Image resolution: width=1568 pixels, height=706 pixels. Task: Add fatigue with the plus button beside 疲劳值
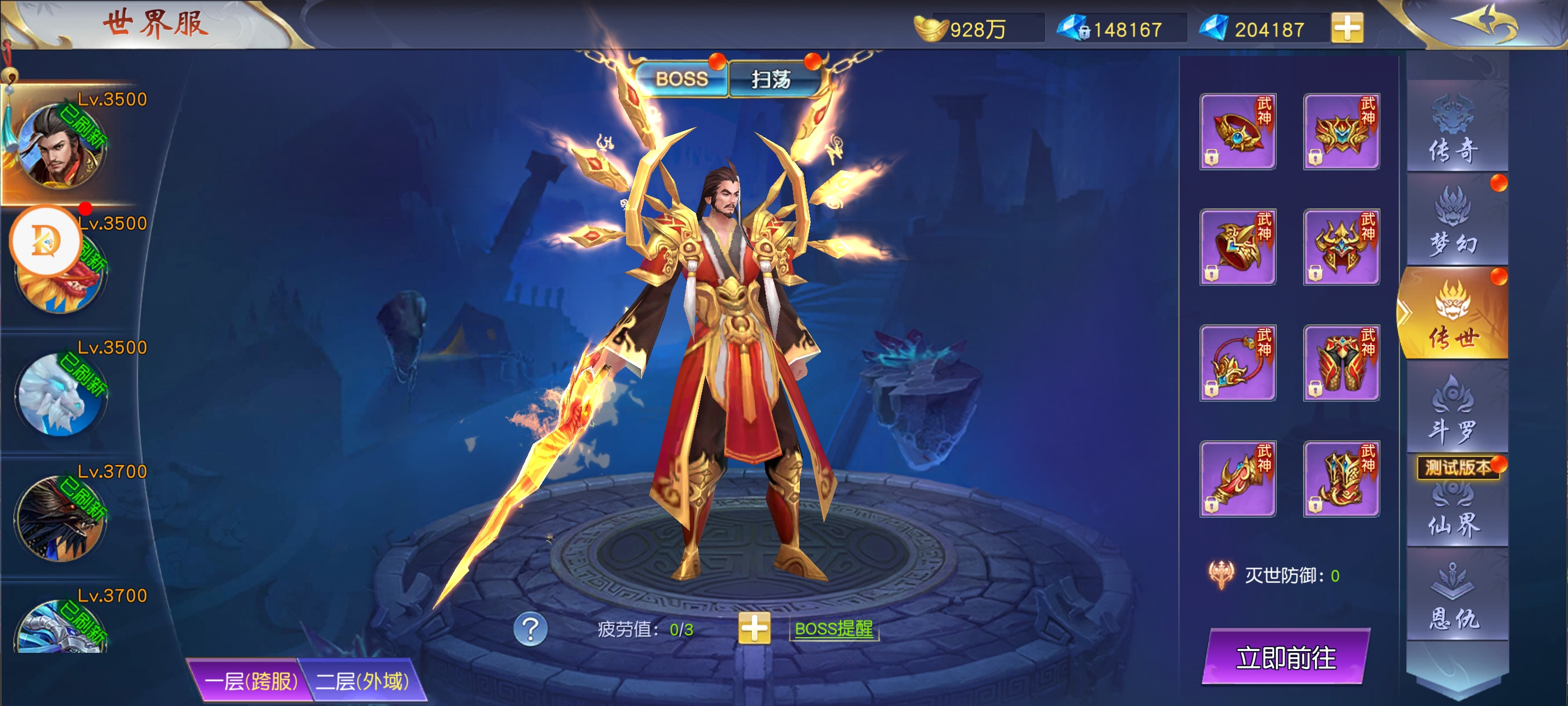pyautogui.click(x=754, y=629)
